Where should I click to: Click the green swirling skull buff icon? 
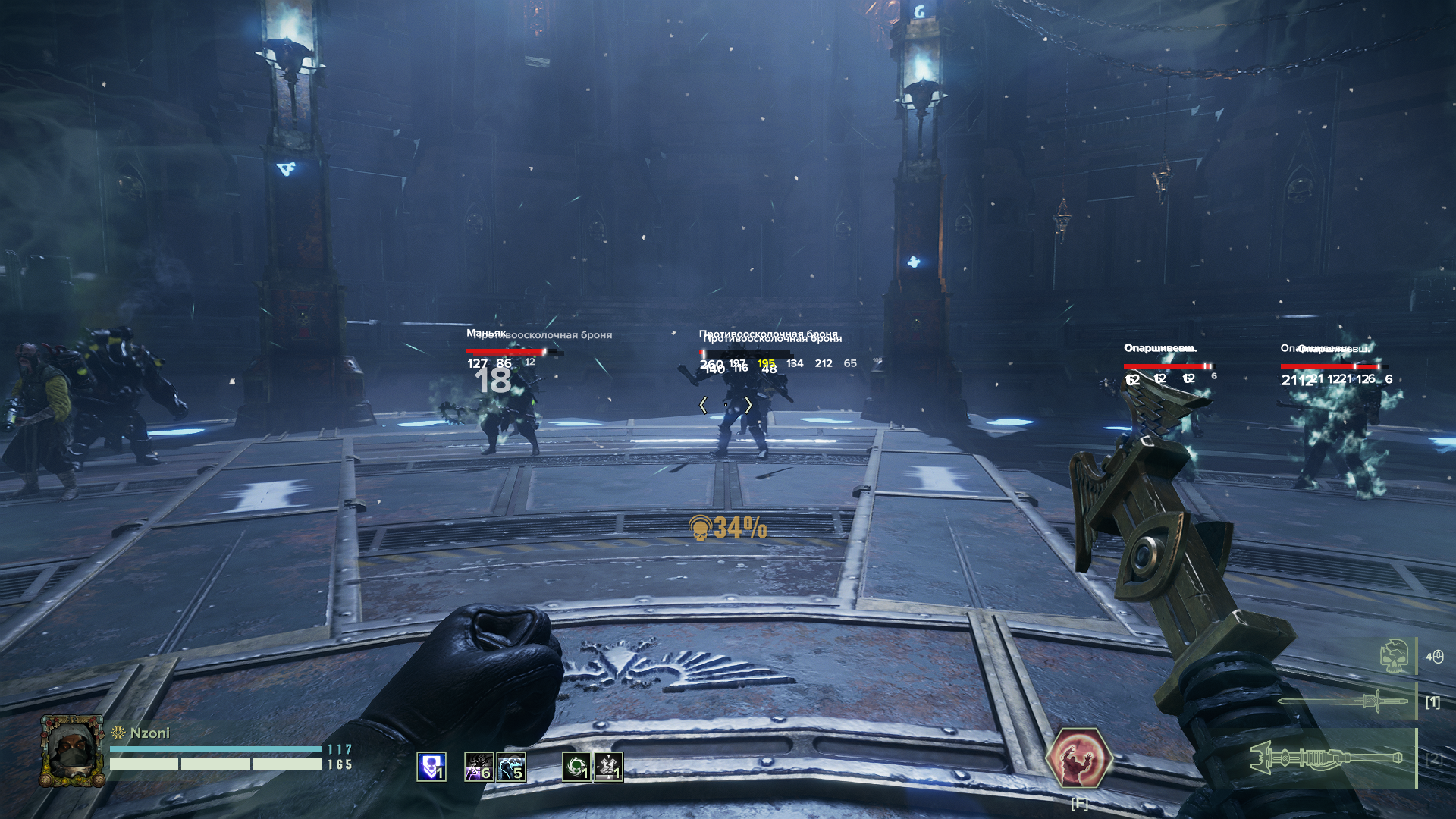point(576,767)
